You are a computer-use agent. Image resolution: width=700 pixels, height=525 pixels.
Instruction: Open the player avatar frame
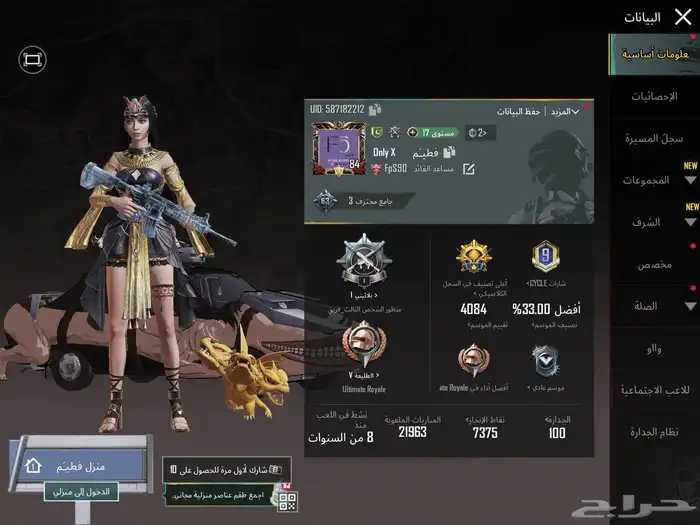pyautogui.click(x=337, y=147)
